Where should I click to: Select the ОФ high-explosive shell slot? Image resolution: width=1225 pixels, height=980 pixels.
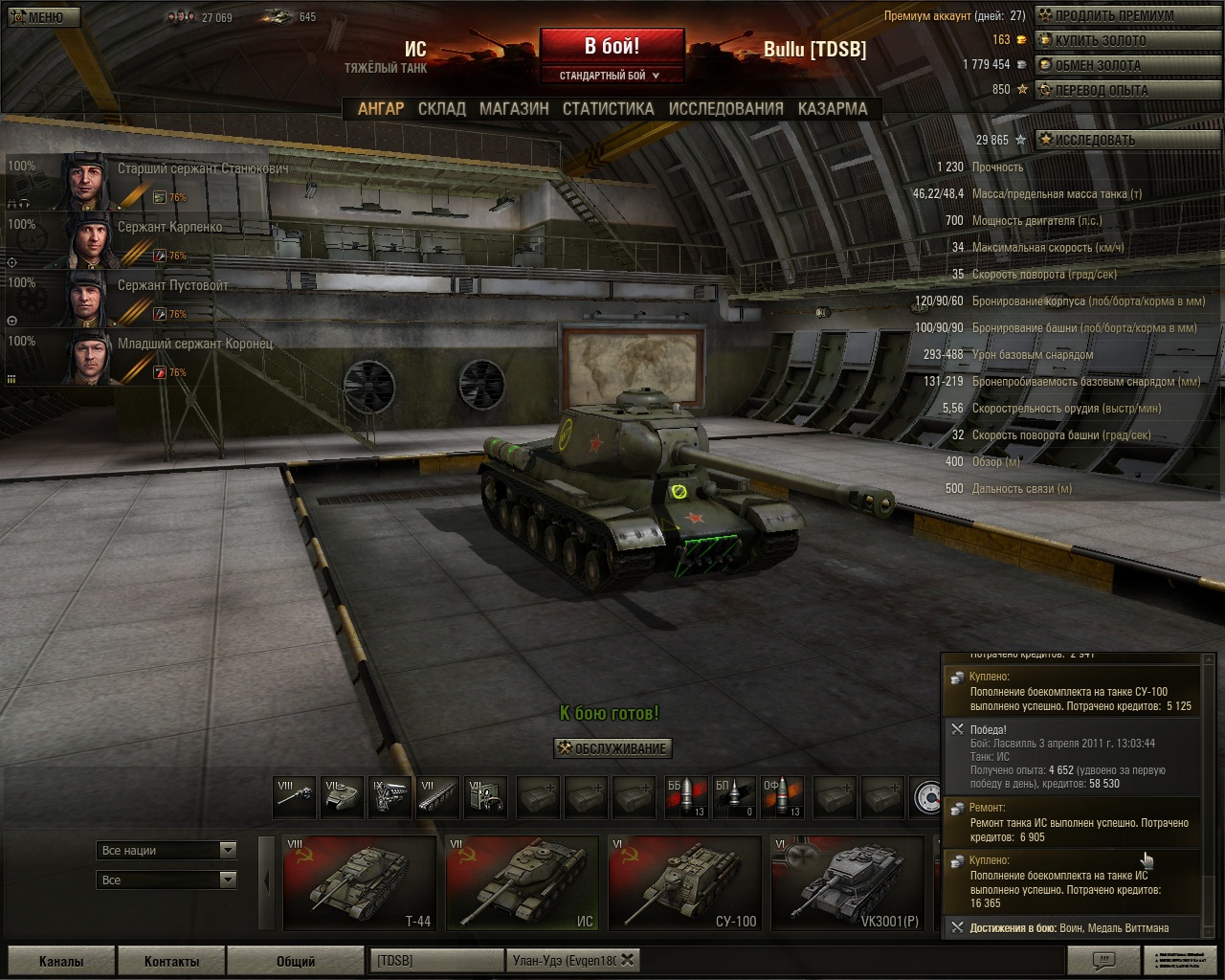(x=780, y=794)
